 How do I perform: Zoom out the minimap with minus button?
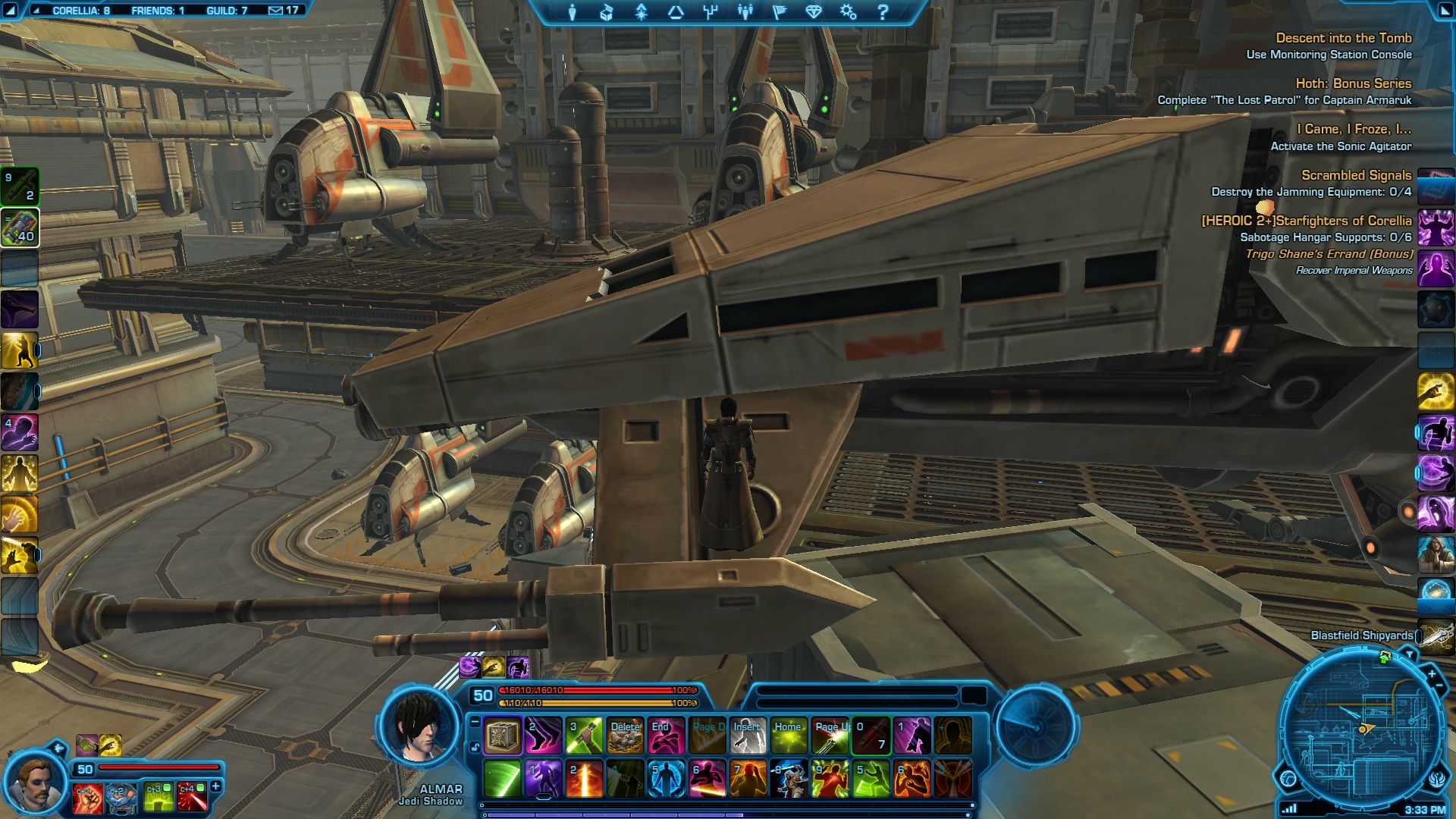tap(1439, 686)
